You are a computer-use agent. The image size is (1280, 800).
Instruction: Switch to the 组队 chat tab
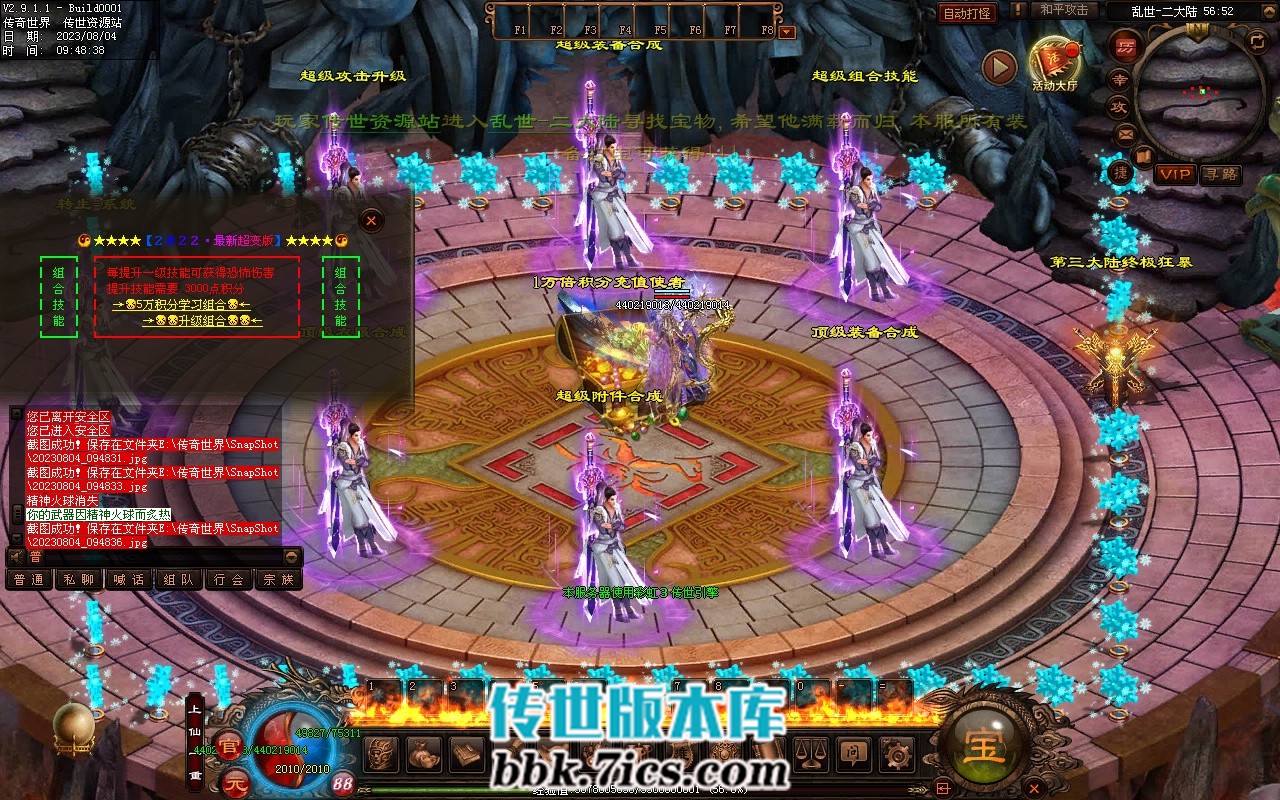tap(179, 579)
